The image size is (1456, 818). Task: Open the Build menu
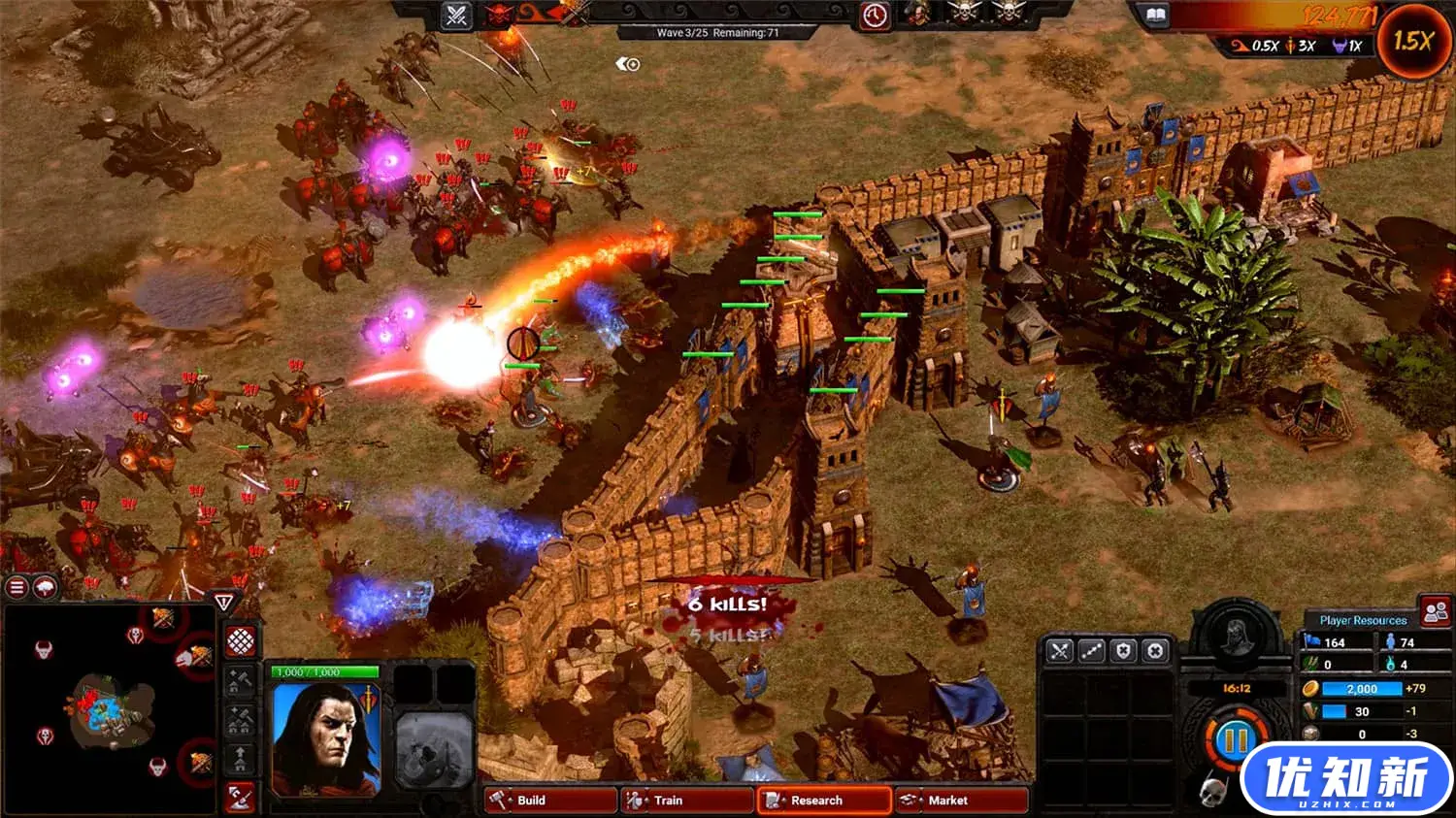pyautogui.click(x=549, y=801)
